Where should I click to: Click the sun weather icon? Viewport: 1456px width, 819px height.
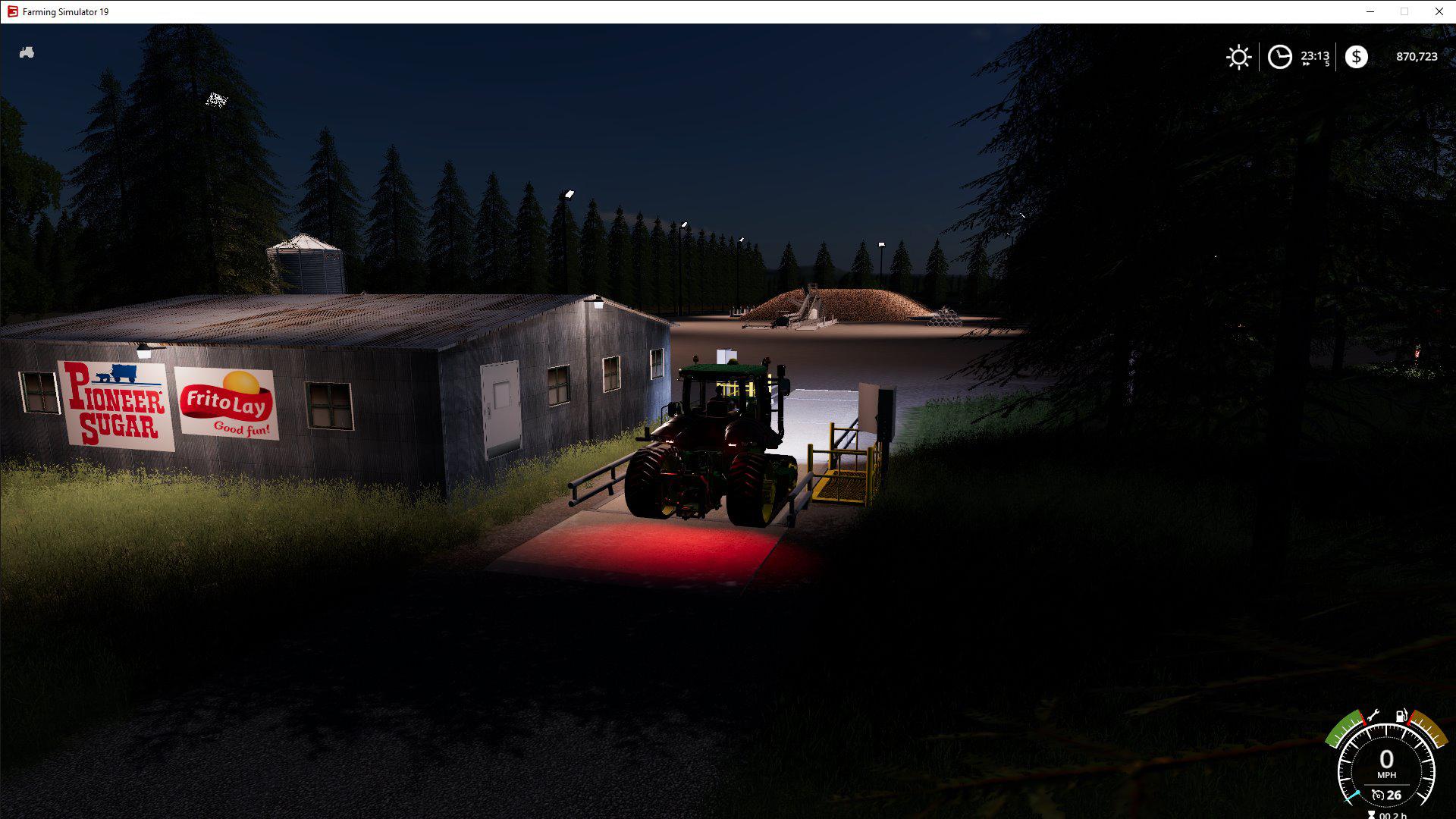point(1238,57)
